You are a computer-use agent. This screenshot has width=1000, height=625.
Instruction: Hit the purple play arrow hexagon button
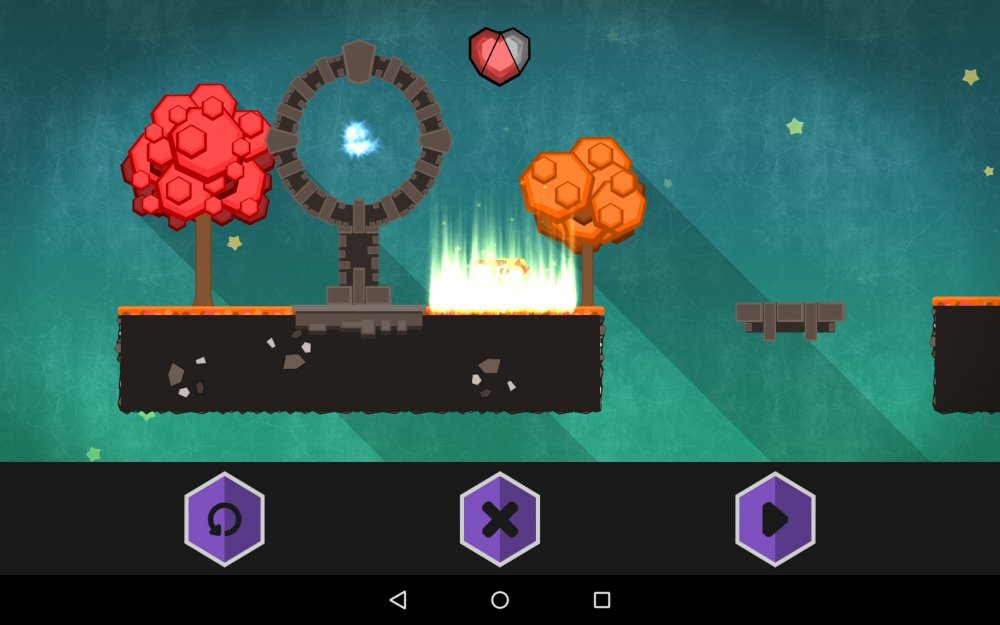775,519
